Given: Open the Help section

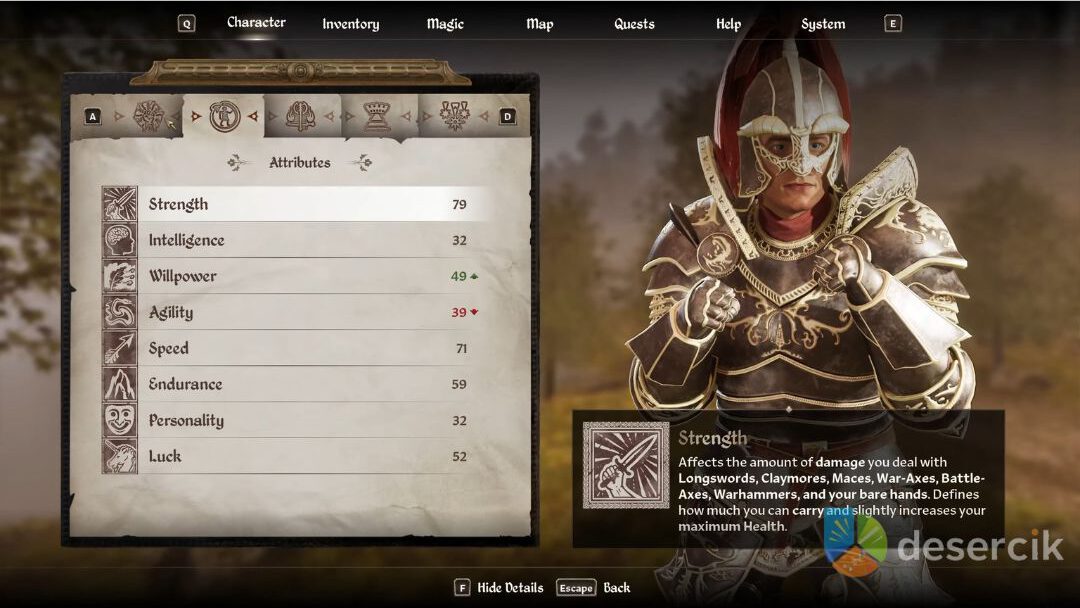Looking at the screenshot, I should pyautogui.click(x=728, y=24).
